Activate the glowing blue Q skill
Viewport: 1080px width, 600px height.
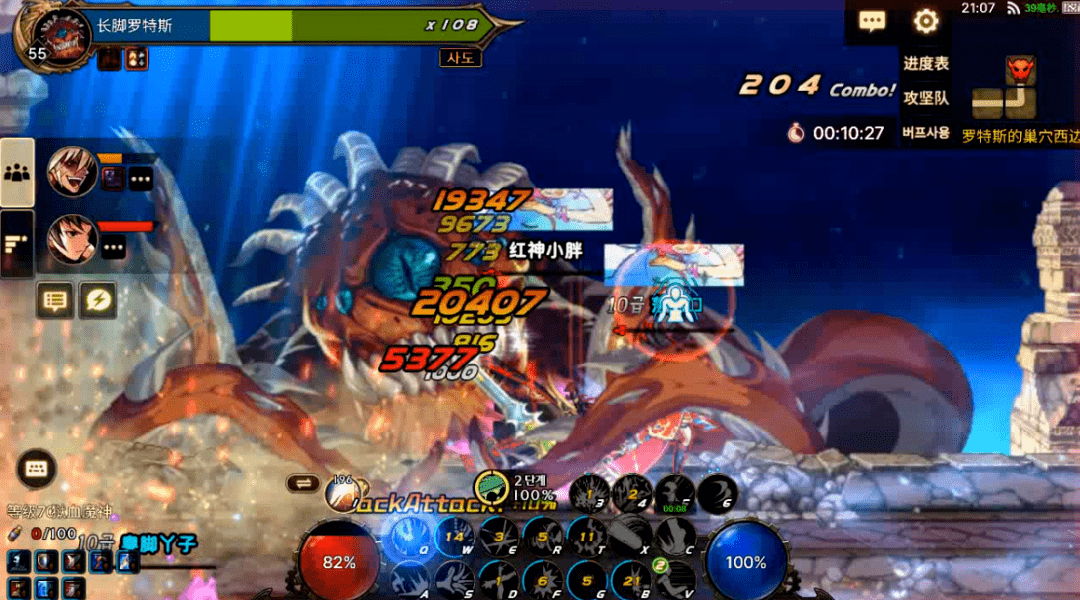pyautogui.click(x=410, y=538)
